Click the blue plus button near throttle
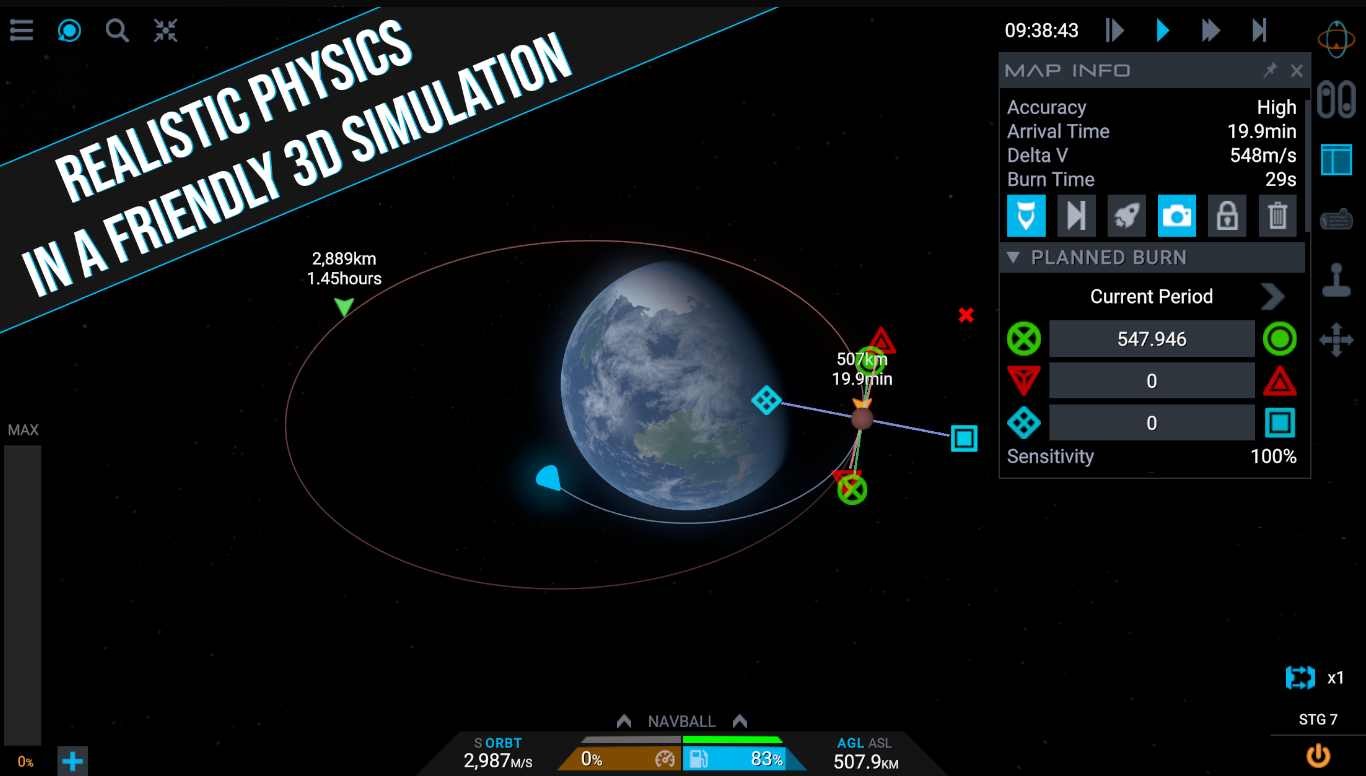Image resolution: width=1366 pixels, height=776 pixels. [71, 762]
